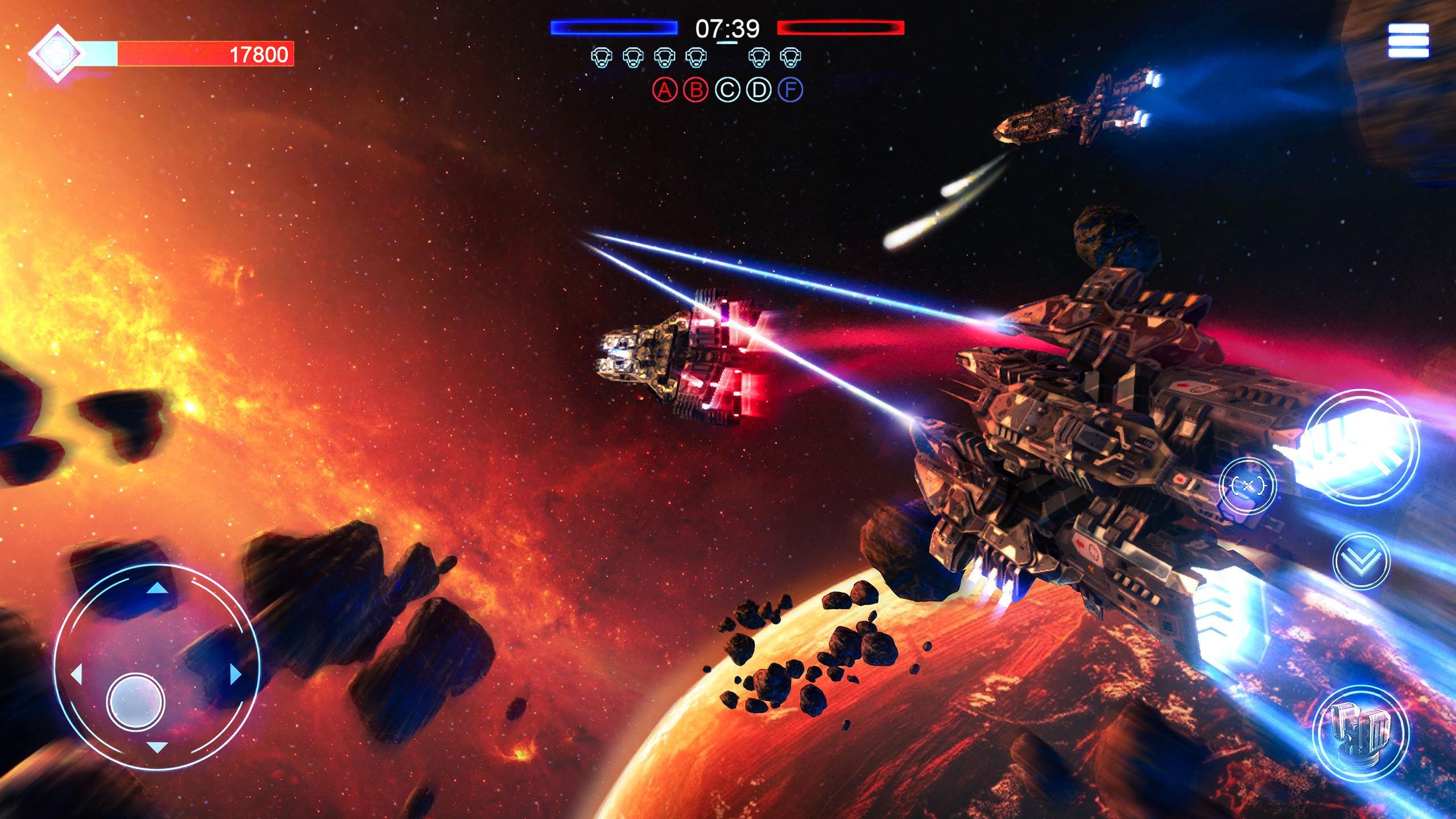
Task: Steer down with the joystick's bottom arrow
Action: pos(157,763)
